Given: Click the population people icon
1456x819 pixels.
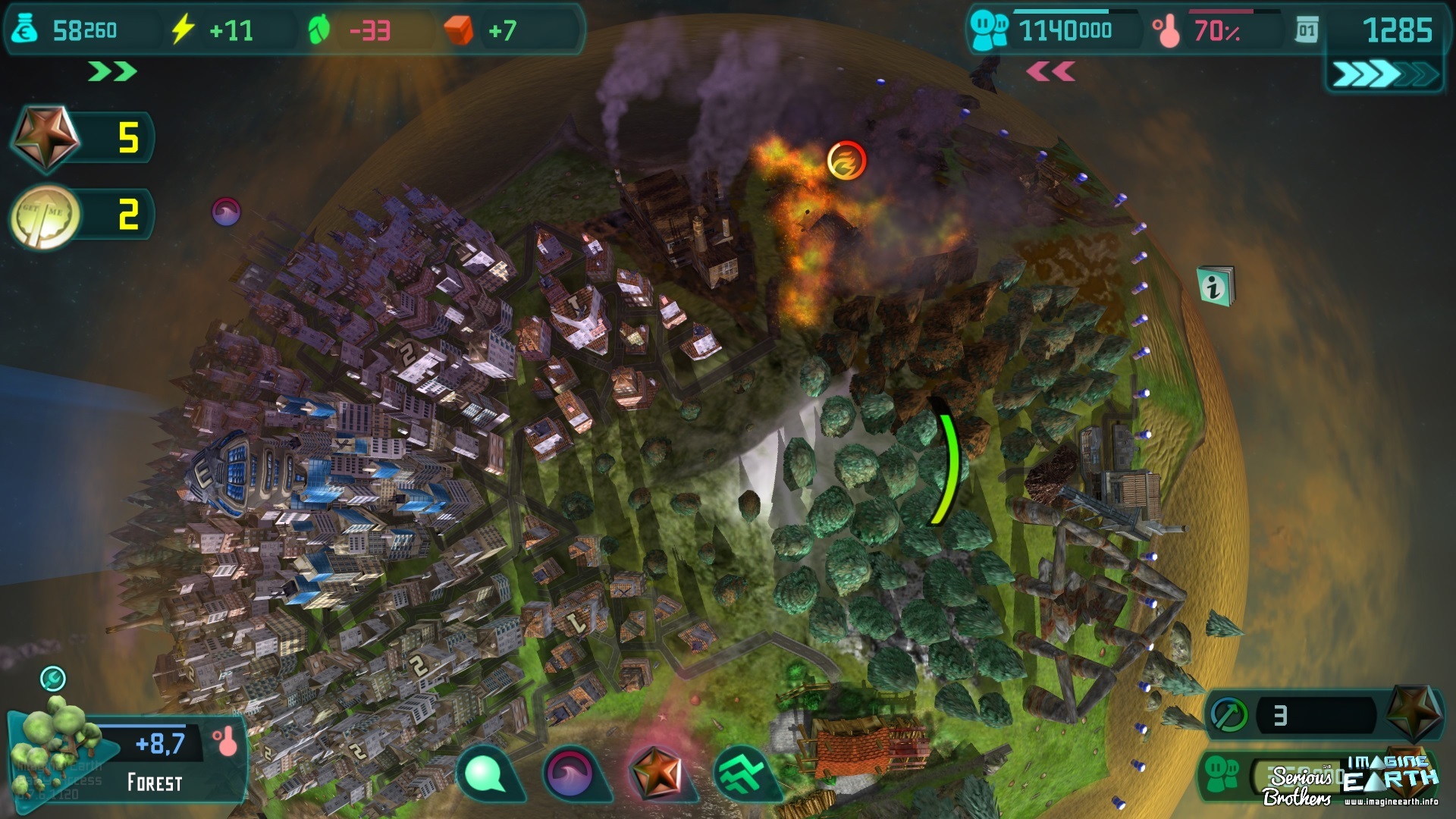Looking at the screenshot, I should (989, 30).
